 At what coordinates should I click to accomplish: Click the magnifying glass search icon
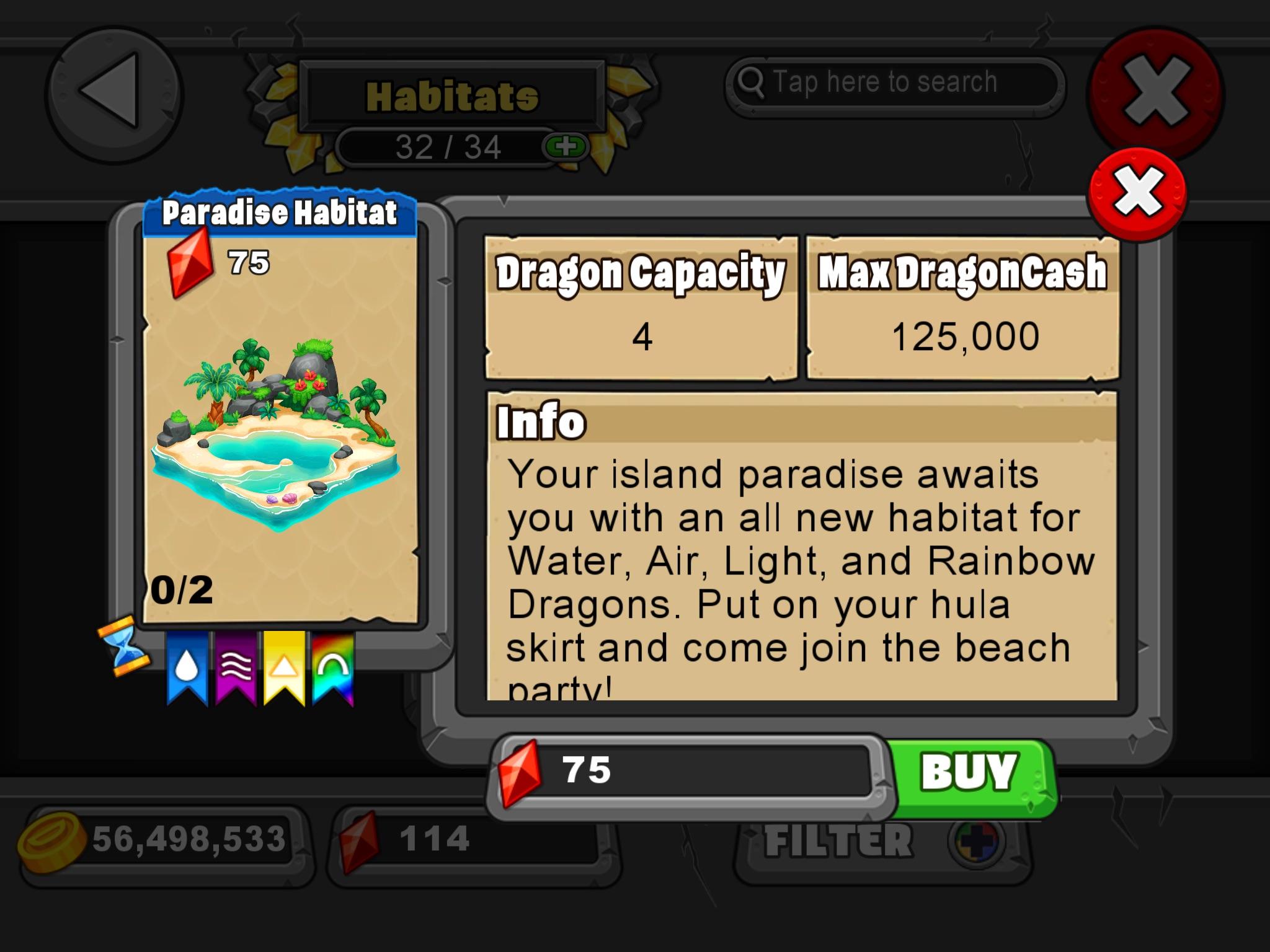click(x=752, y=81)
